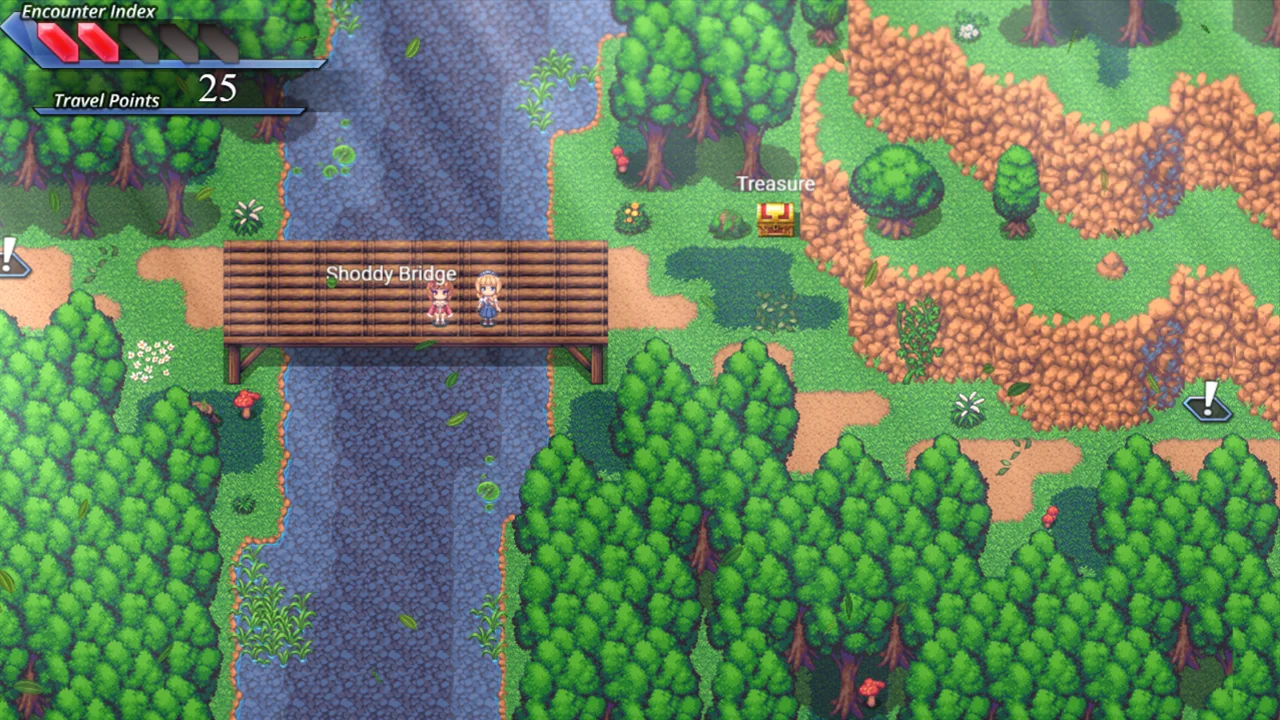Click the white flowers above the right marker
1280x720 pixels.
pos(966,404)
